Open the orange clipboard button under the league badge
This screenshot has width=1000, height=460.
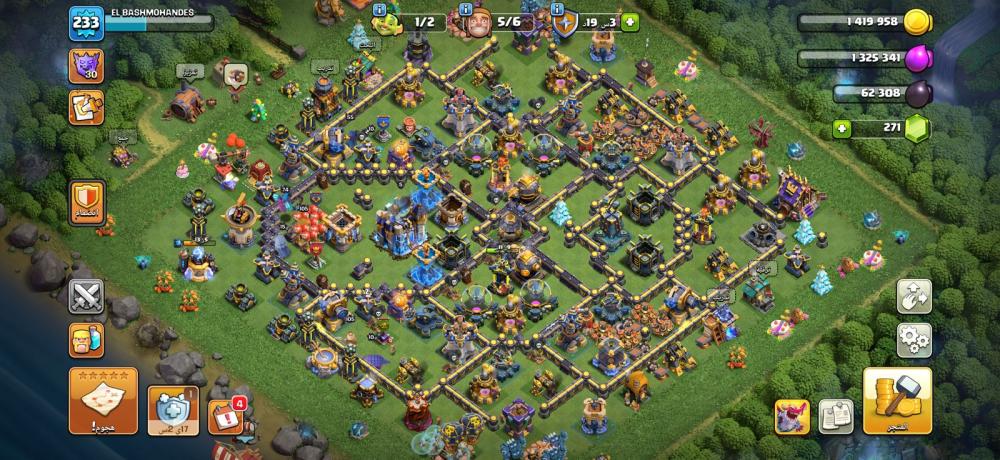[x=86, y=107]
